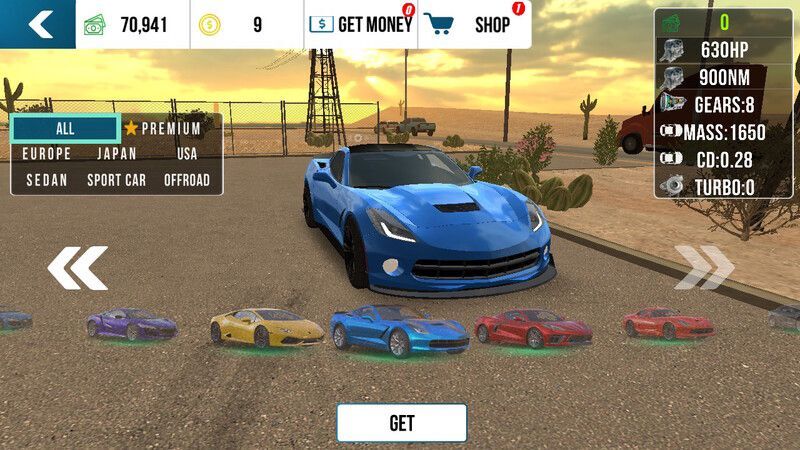Screen dimensions: 800x450
Task: Select the blue convertible thumbnail
Action: [x=399, y=329]
